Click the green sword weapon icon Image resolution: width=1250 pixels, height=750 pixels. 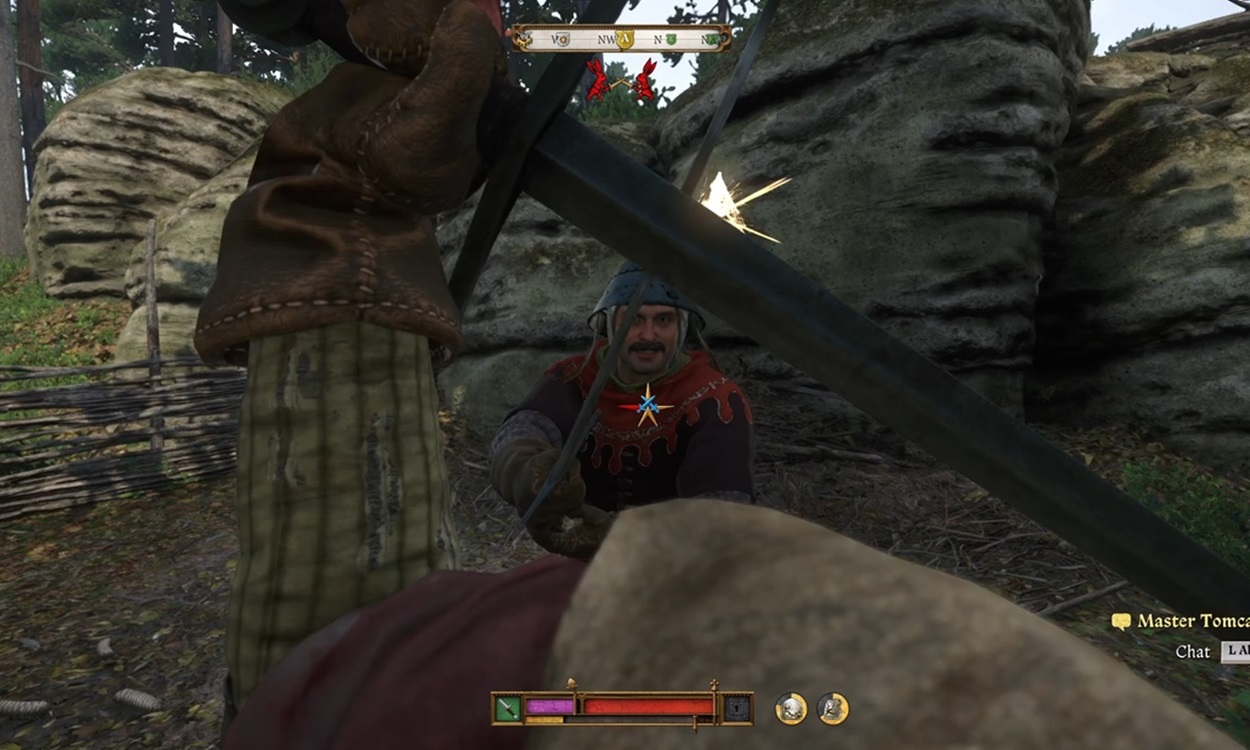pyautogui.click(x=508, y=708)
